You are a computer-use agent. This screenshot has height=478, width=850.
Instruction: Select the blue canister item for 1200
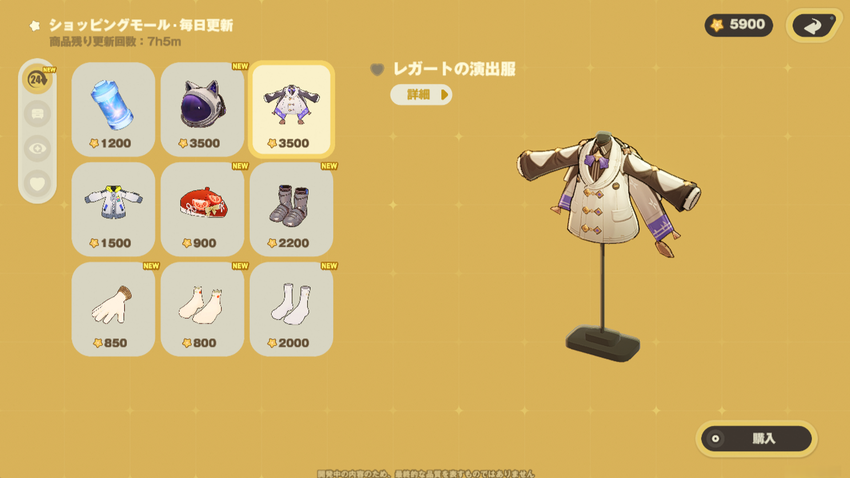[x=113, y=108]
